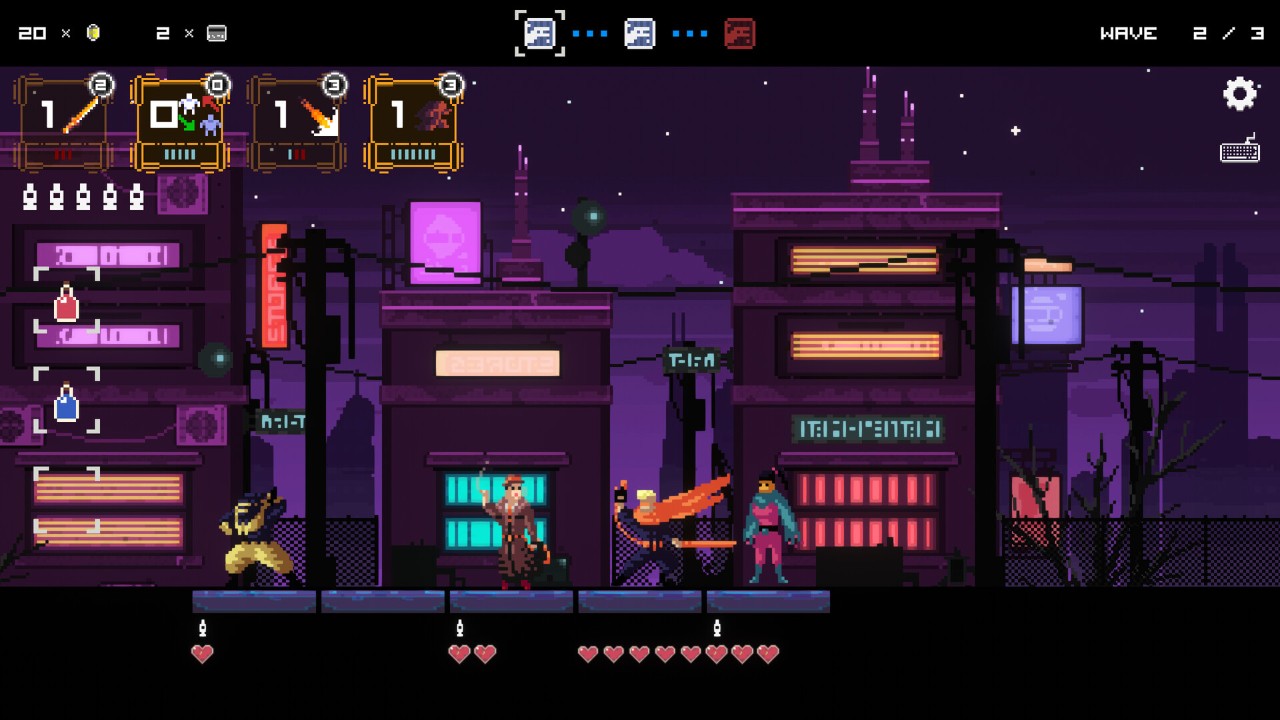Use the dash runner tile
Image resolution: width=1280 pixels, height=720 pixels.
click(x=414, y=120)
